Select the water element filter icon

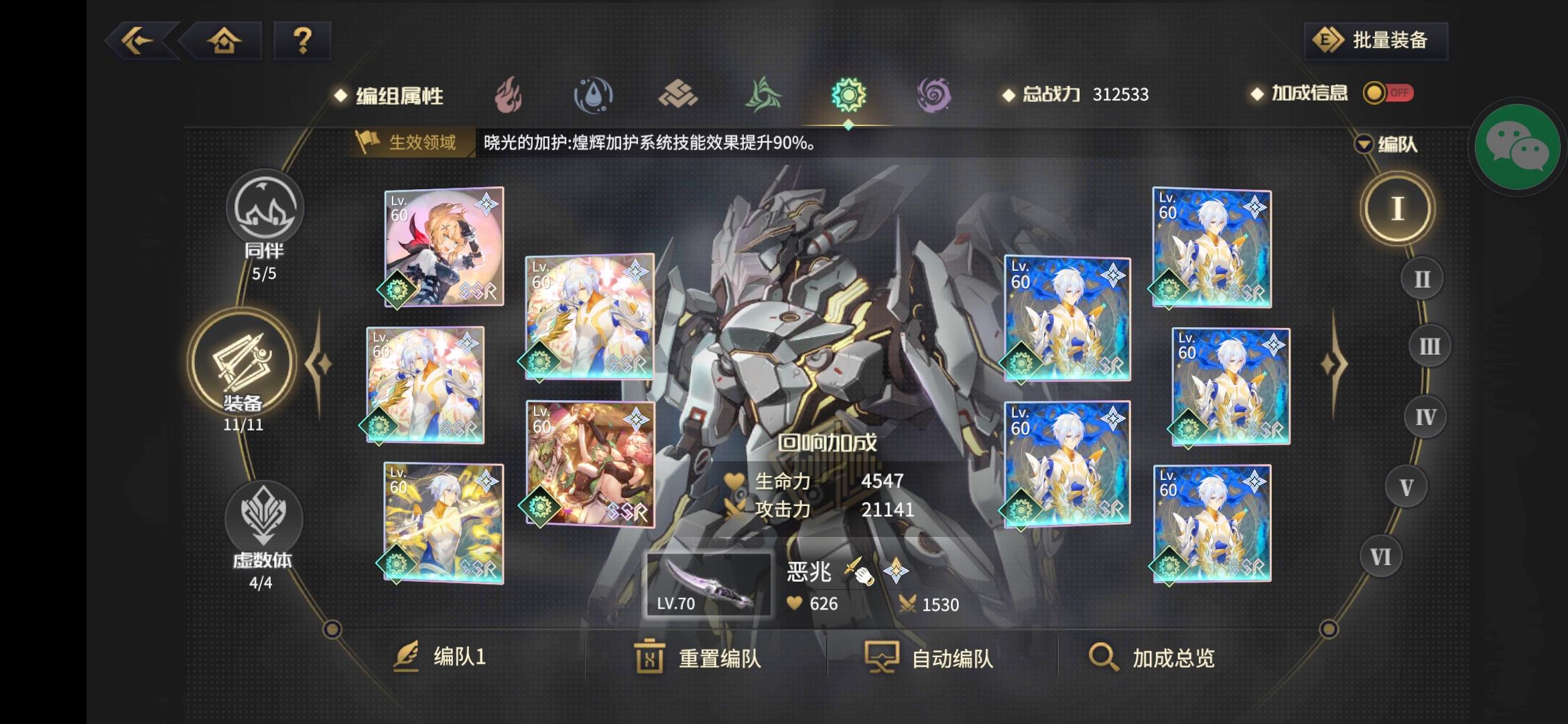pos(592,96)
